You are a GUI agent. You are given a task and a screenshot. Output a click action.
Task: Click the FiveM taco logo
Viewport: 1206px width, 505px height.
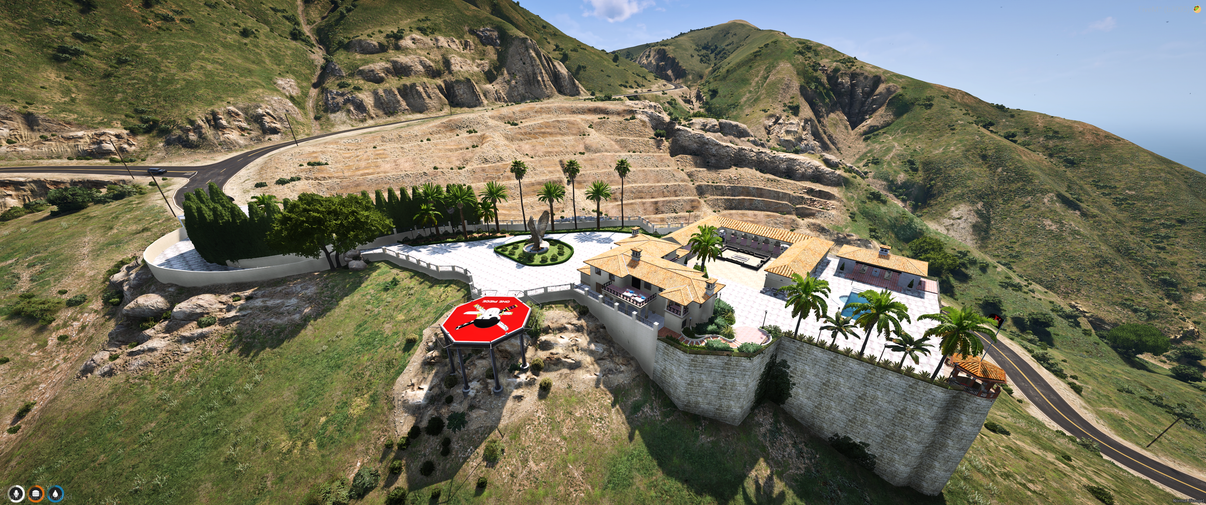pos(1196,9)
